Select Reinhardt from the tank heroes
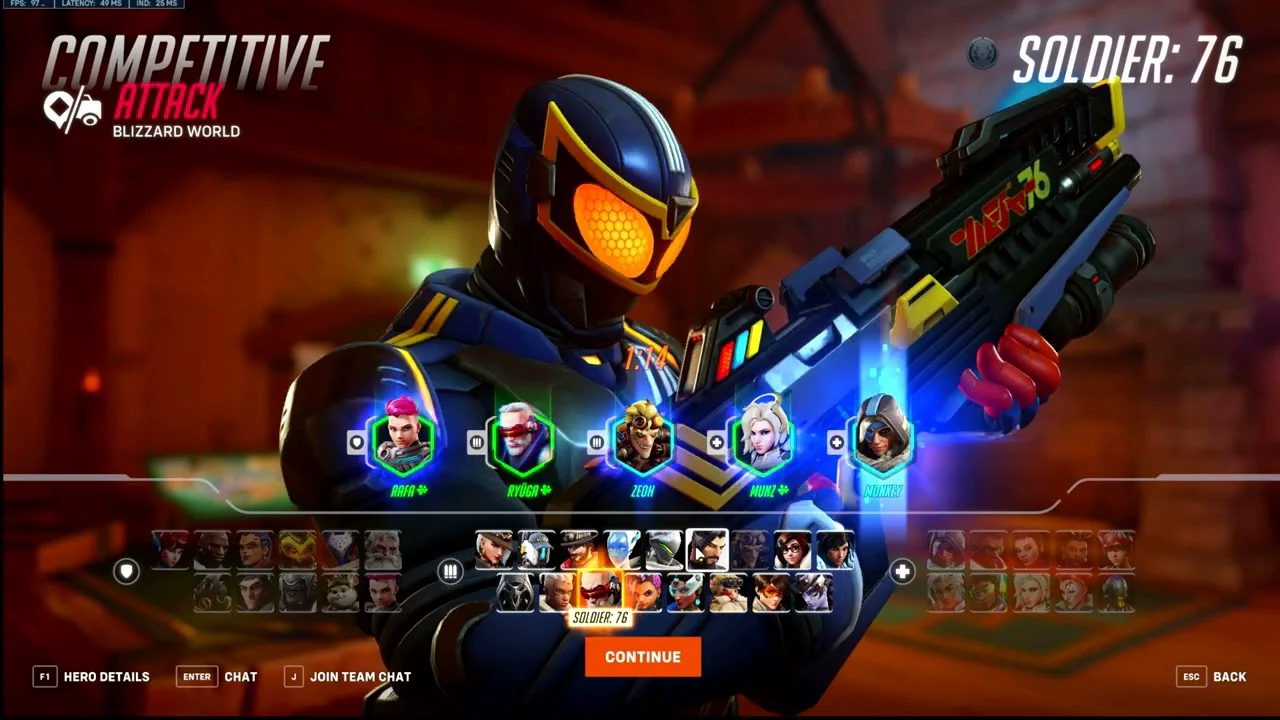The width and height of the screenshot is (1280, 720). 383,550
